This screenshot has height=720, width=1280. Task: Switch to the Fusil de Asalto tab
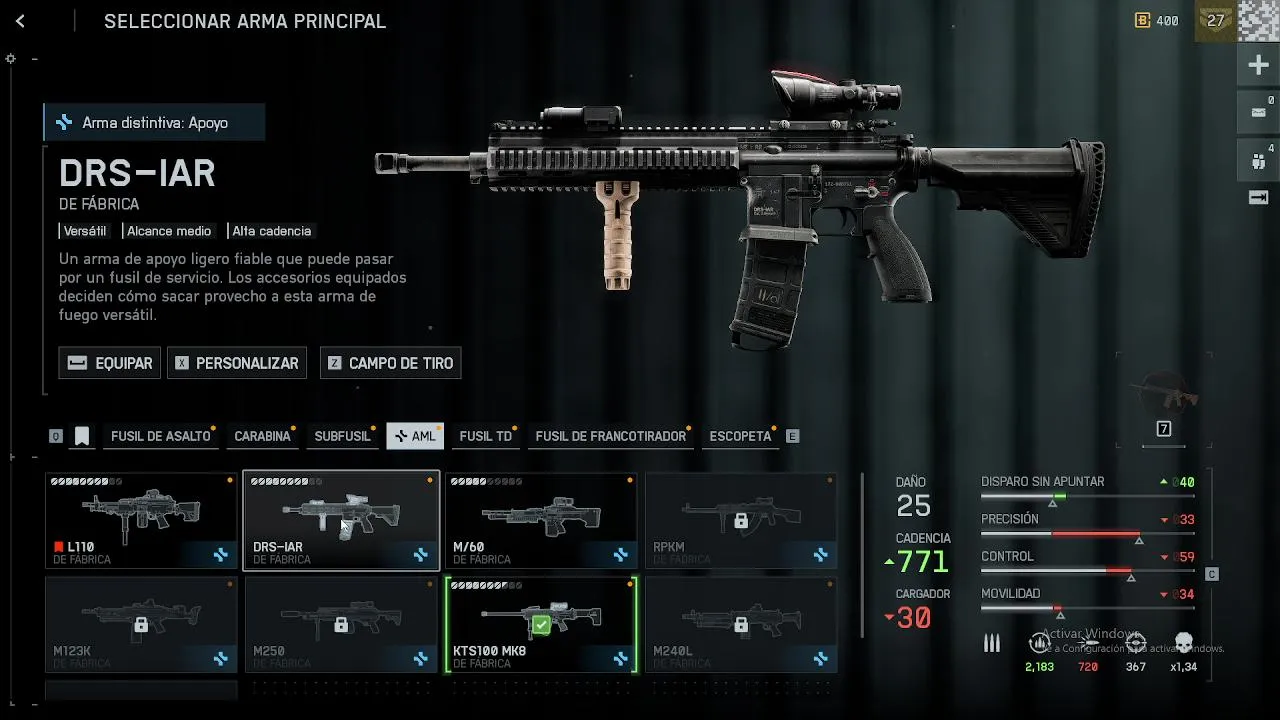[x=160, y=436]
